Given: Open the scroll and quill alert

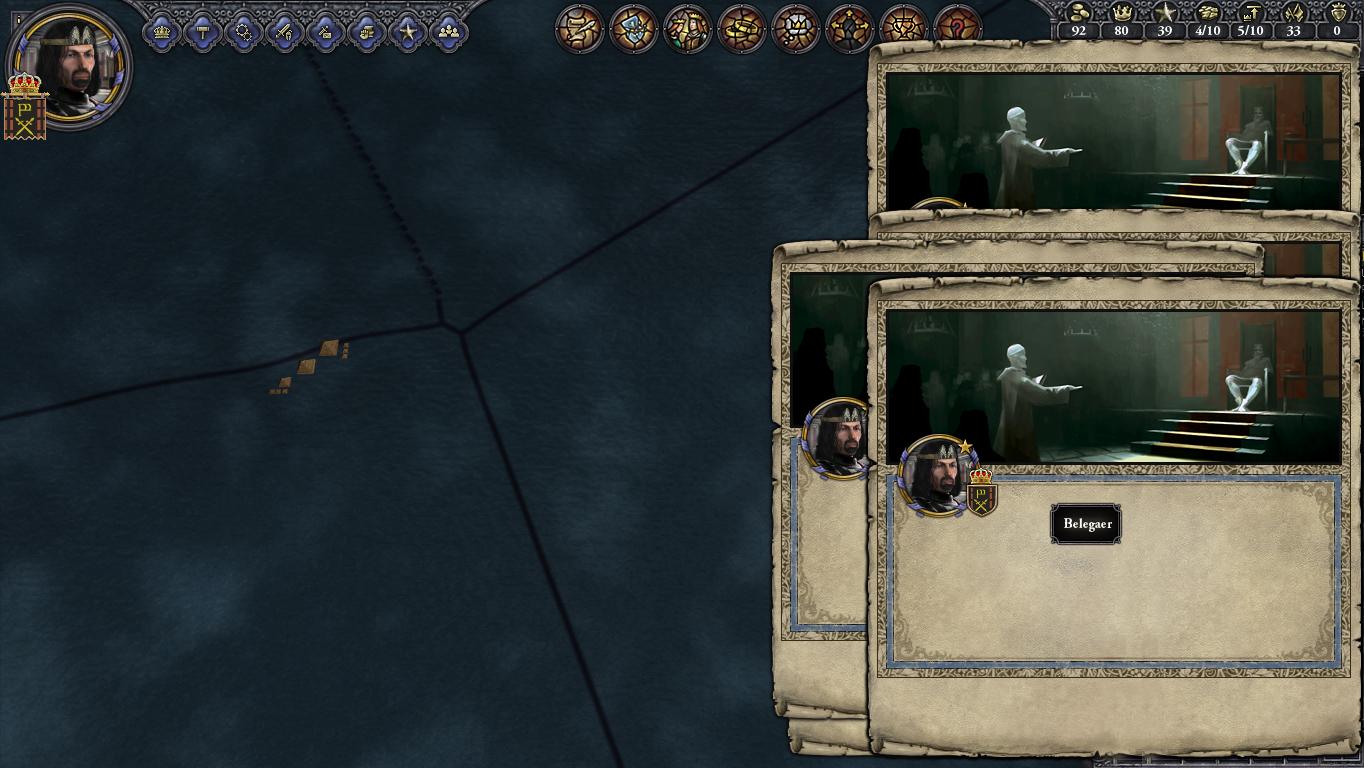Looking at the screenshot, I should [579, 28].
